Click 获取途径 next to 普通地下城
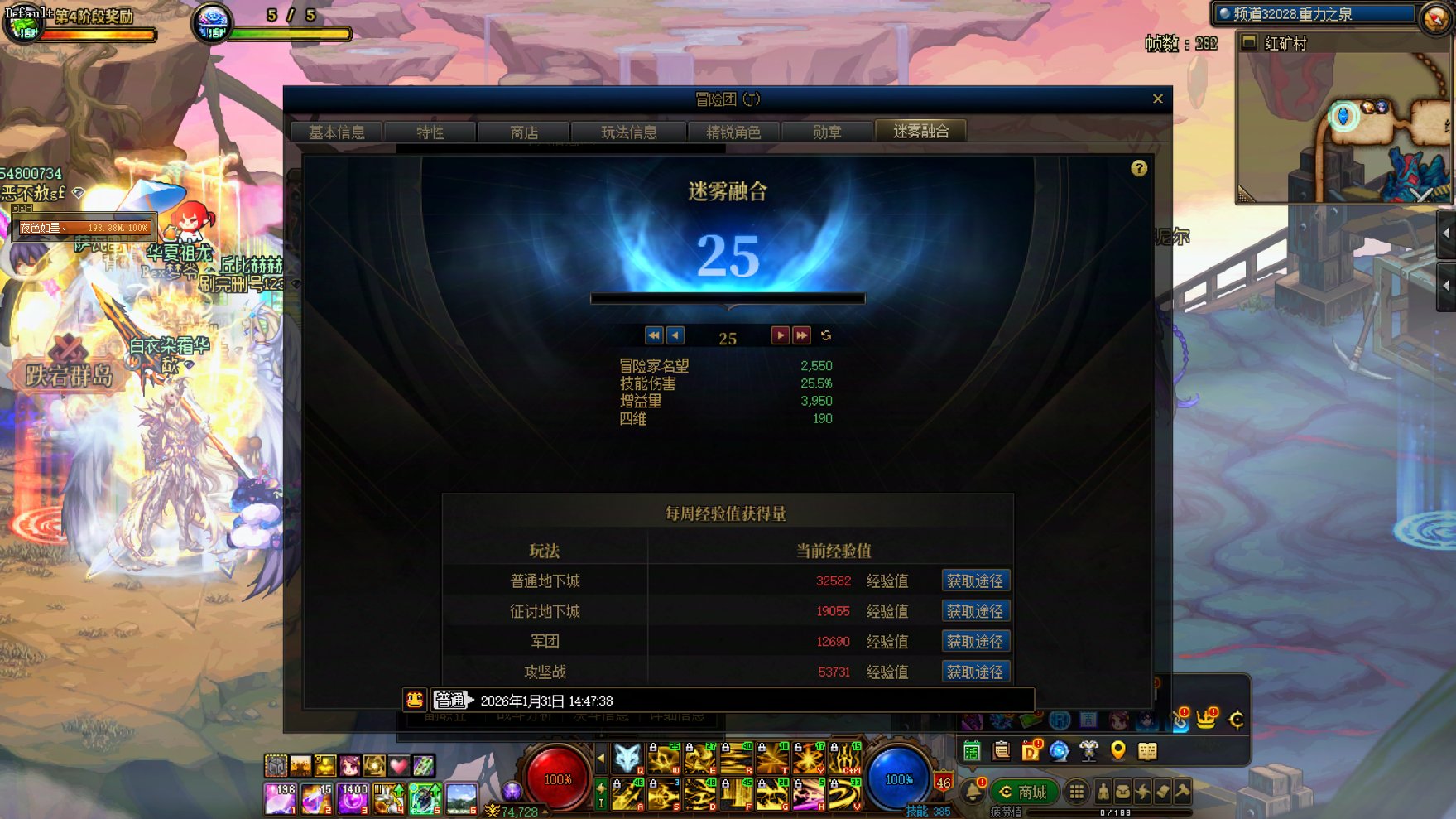1456x819 pixels. (975, 581)
